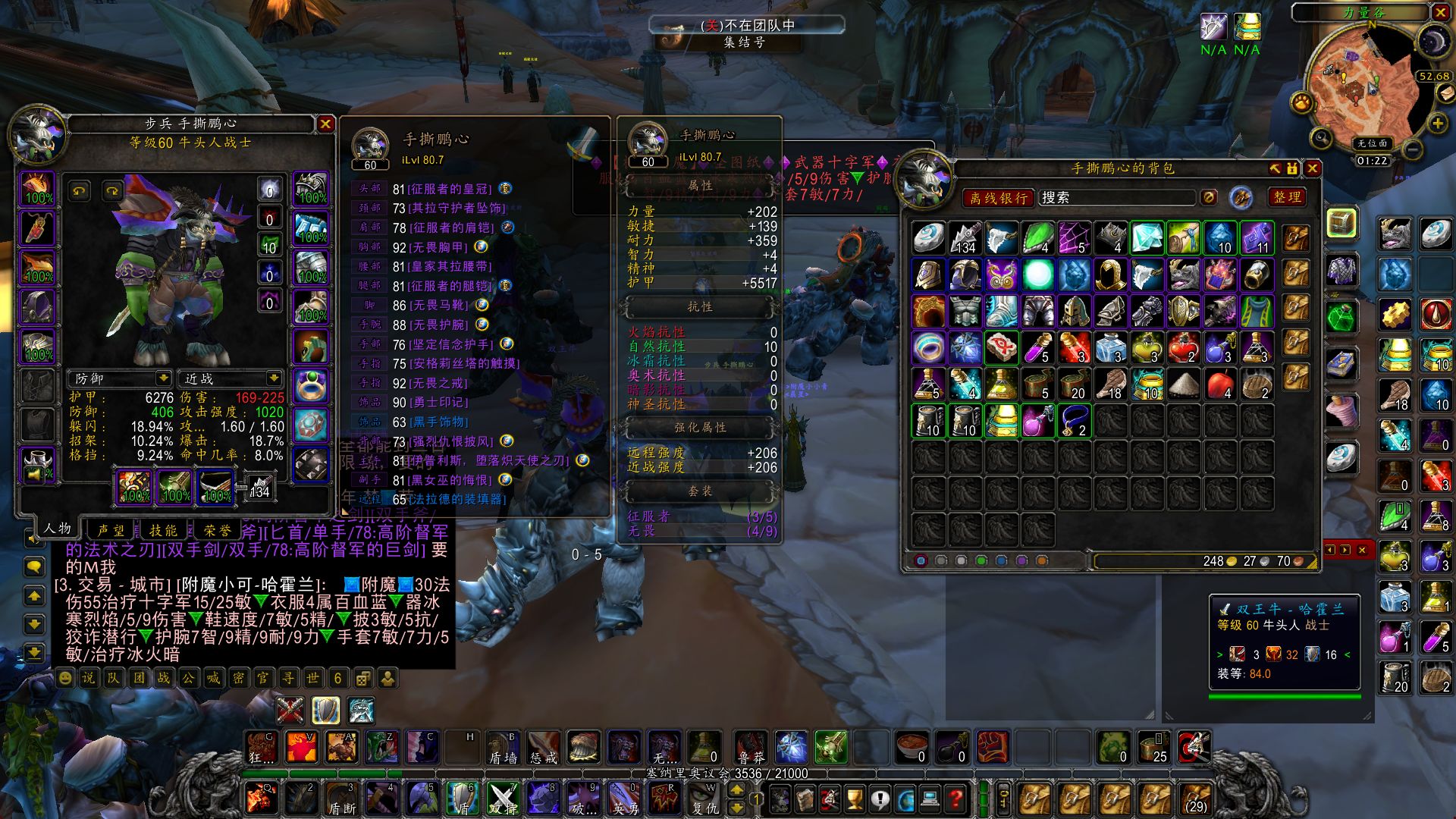Click the minimap zoom-in plus button
The height and width of the screenshot is (819, 1456).
[x=1438, y=123]
